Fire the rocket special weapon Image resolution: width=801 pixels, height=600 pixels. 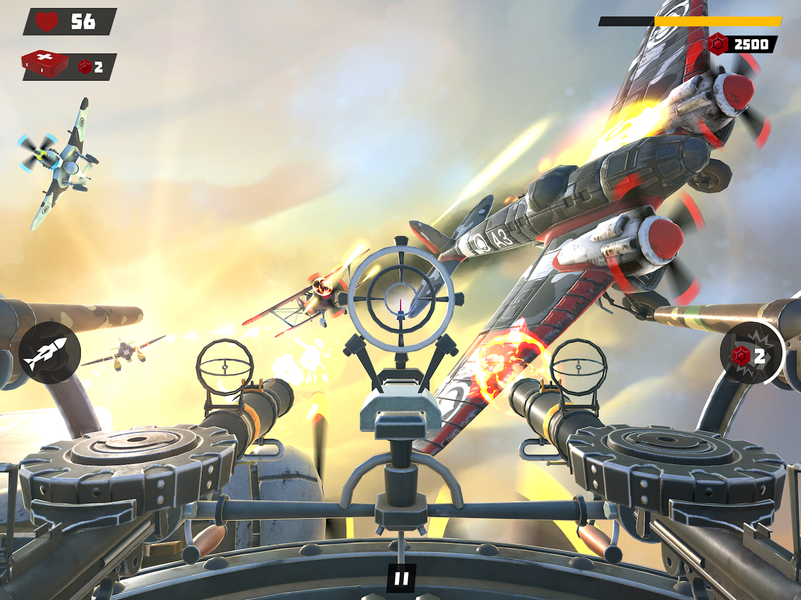pyautogui.click(x=49, y=353)
